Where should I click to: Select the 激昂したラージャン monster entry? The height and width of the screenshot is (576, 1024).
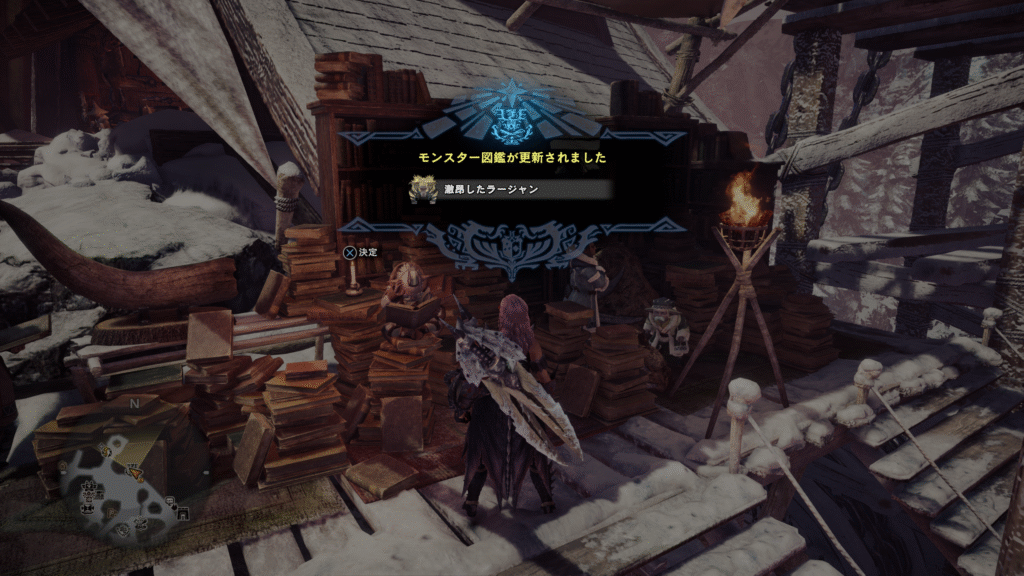point(510,189)
